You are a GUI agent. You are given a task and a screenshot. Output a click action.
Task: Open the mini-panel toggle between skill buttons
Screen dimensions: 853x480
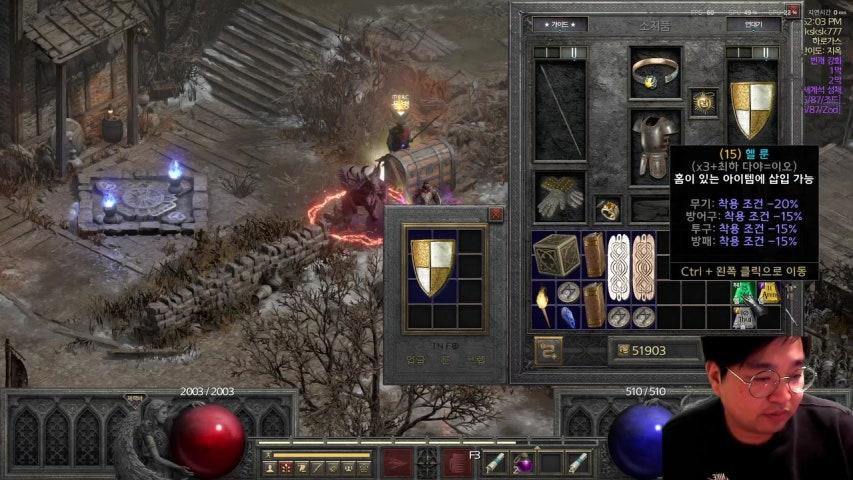point(427,462)
